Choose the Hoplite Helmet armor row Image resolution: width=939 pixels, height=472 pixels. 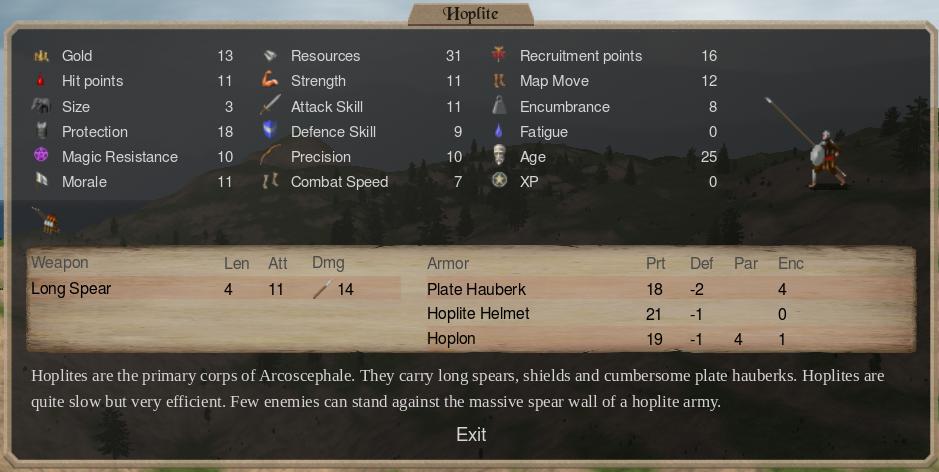(478, 314)
